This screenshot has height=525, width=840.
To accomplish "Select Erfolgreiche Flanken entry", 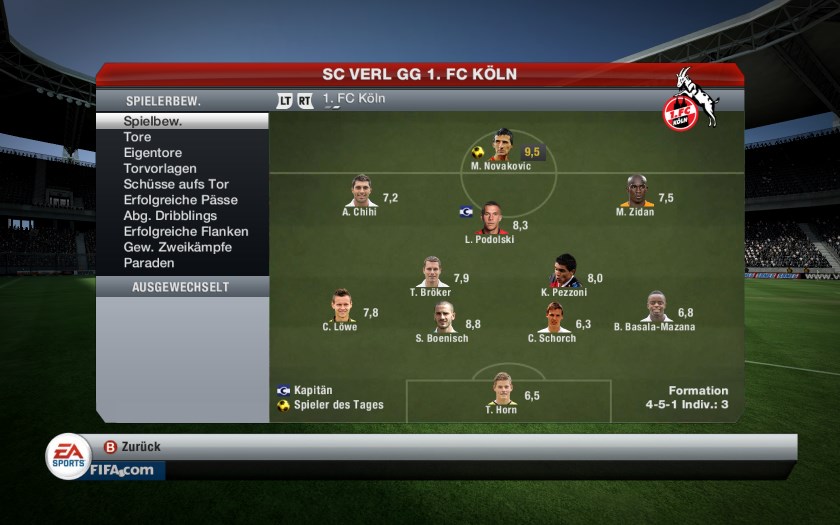I will (x=186, y=232).
